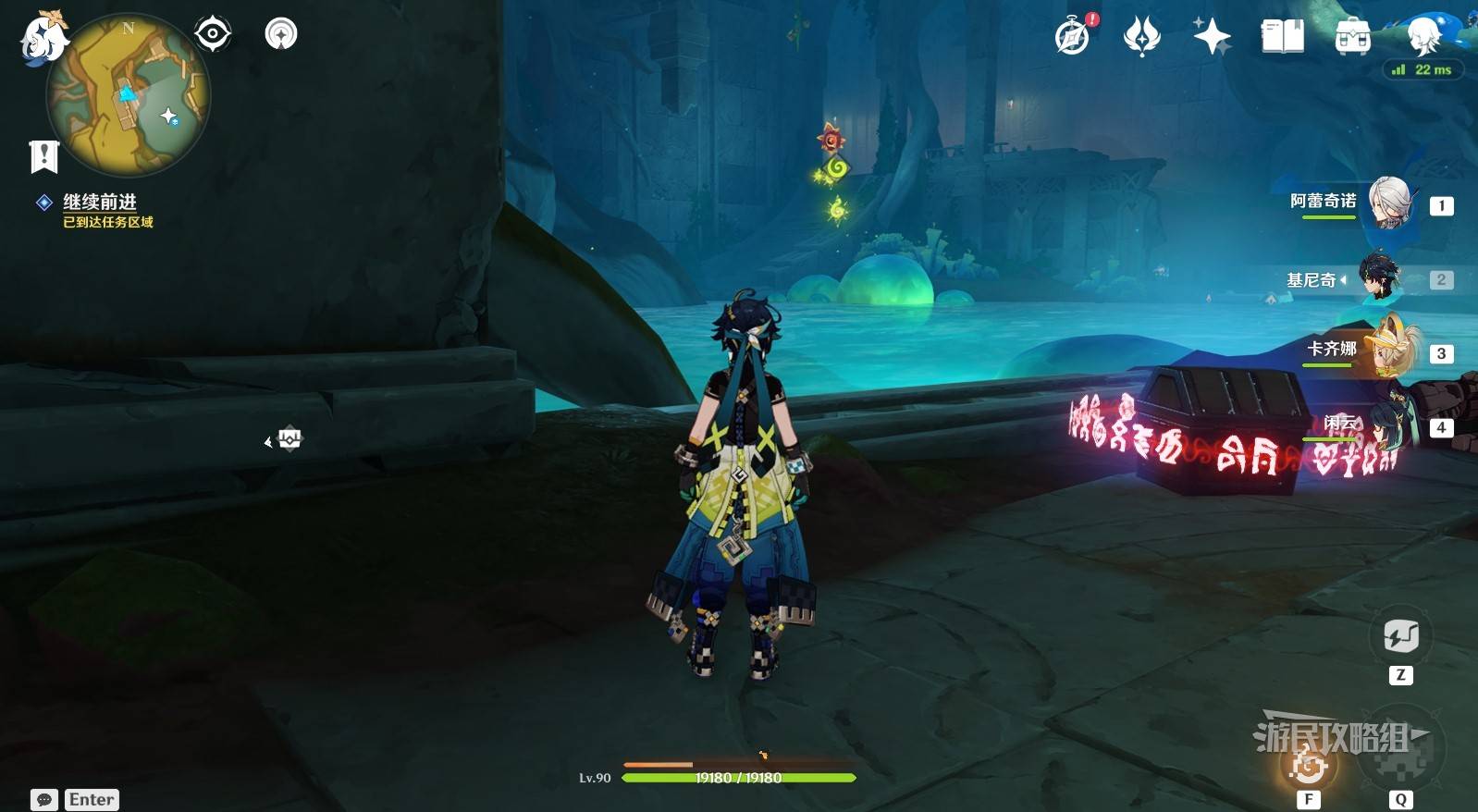Open the co-op character portrait icon
This screenshot has height=812, width=1478.
tap(1424, 35)
